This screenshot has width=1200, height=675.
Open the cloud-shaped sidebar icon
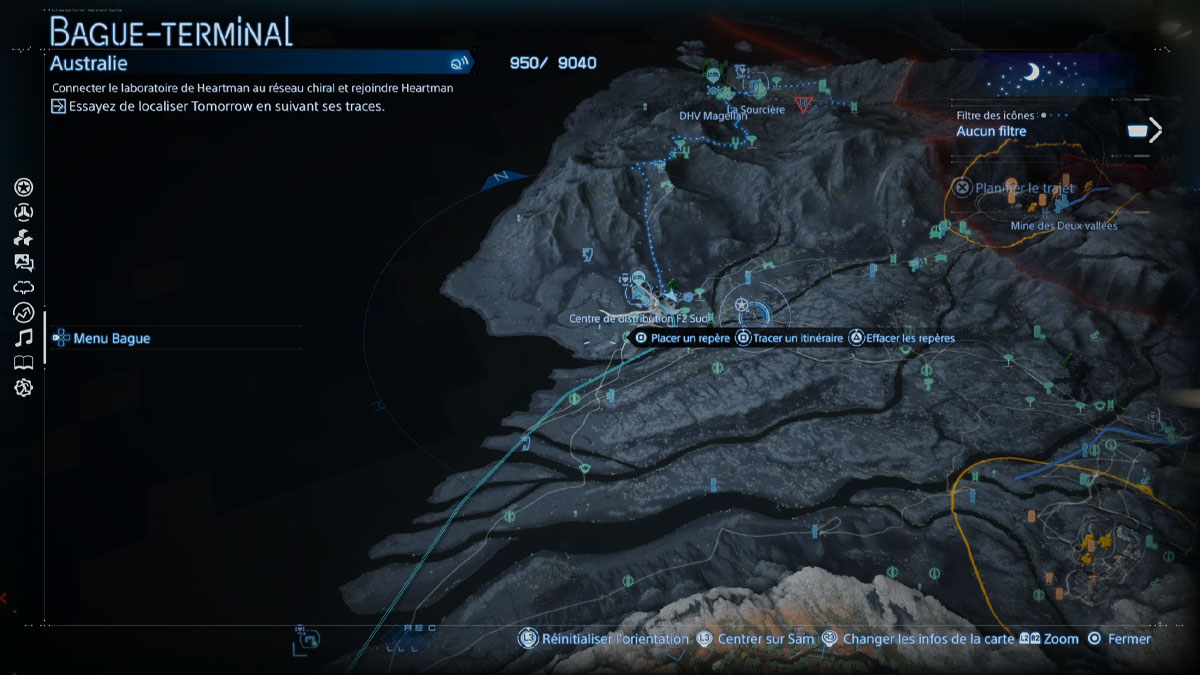pos(24,288)
